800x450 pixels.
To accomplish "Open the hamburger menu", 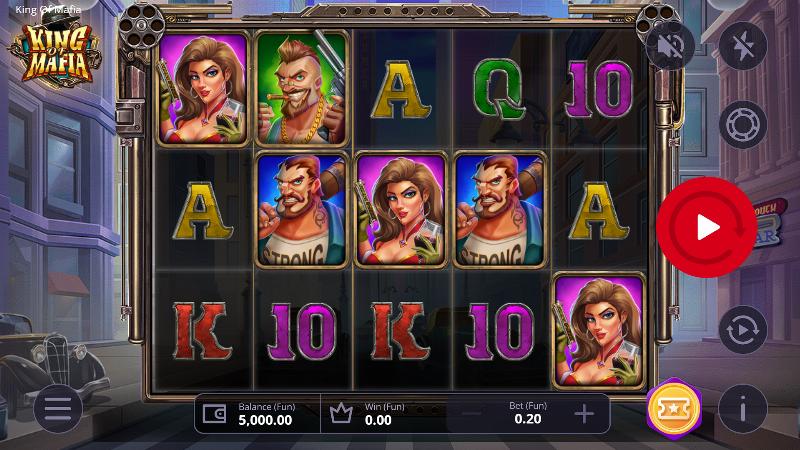I will (x=58, y=408).
